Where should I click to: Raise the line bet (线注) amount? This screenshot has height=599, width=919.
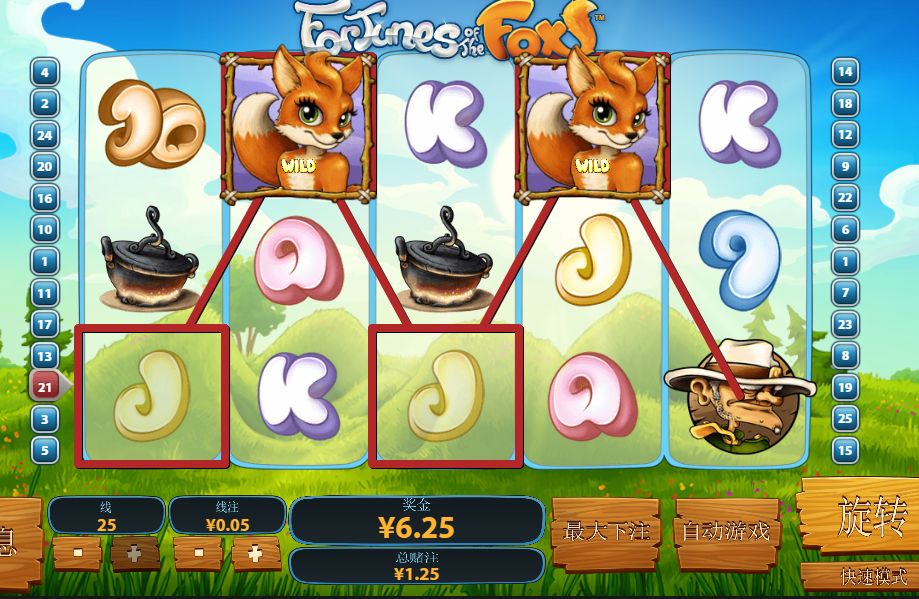tap(256, 552)
